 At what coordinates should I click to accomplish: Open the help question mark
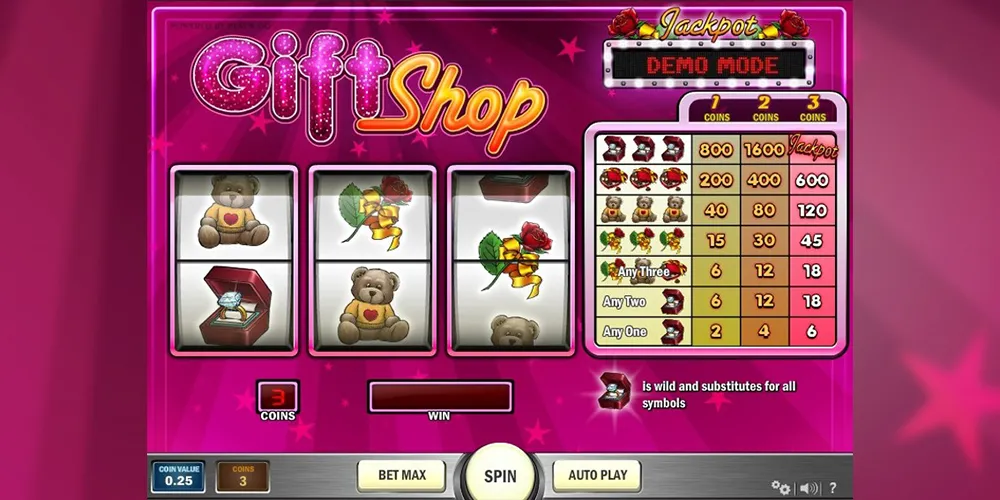(833, 487)
